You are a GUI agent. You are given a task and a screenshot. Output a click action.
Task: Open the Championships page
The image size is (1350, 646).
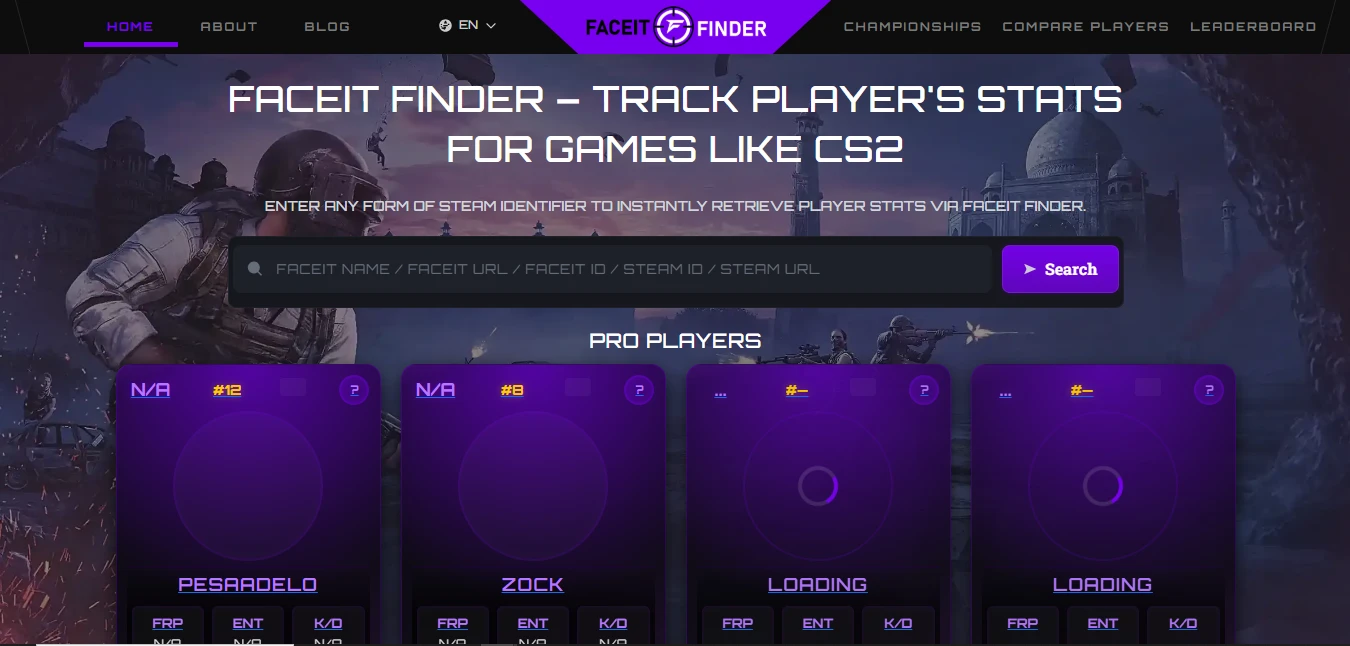point(912,26)
